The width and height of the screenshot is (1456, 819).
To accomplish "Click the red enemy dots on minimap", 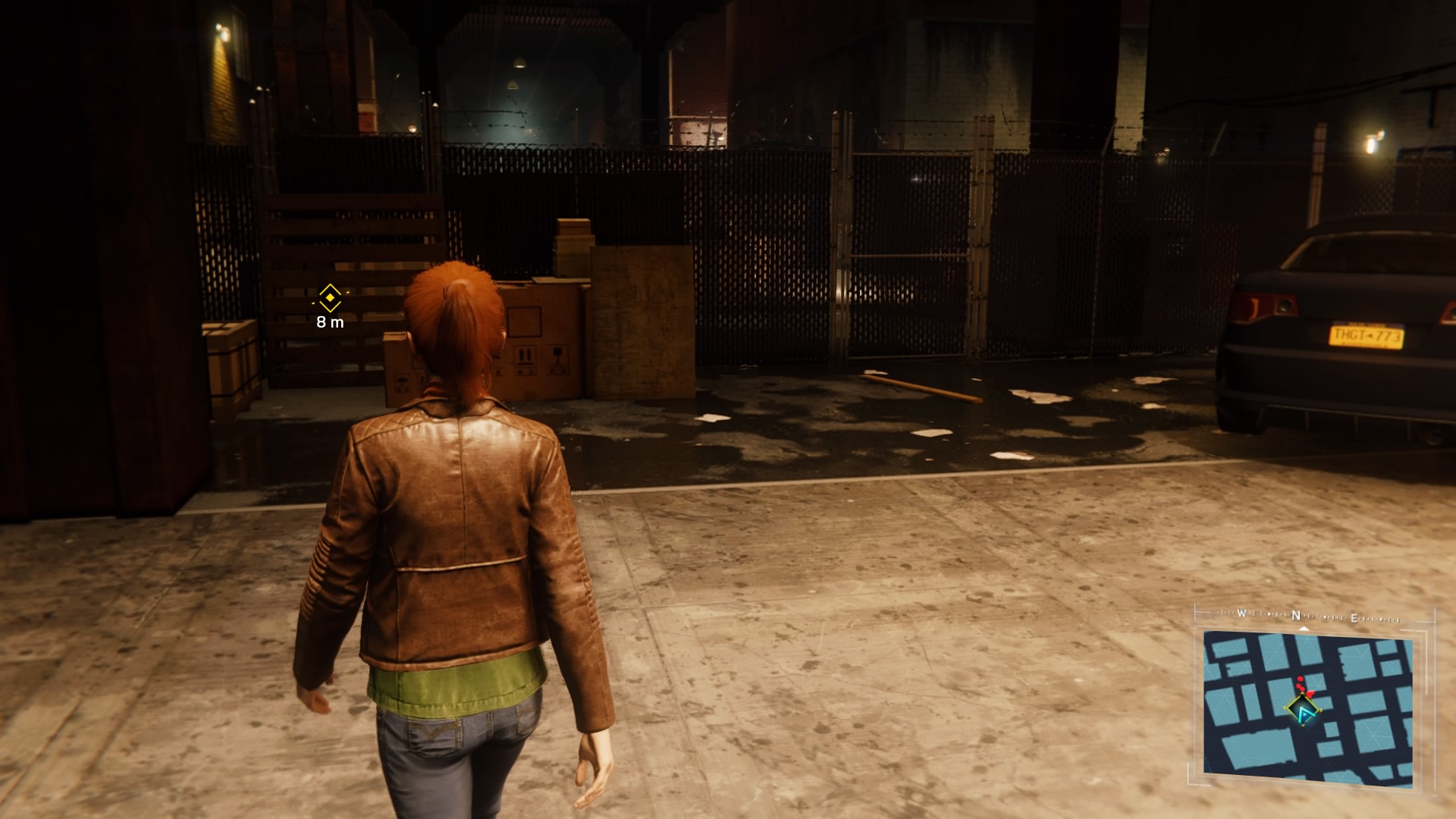I will tap(1304, 686).
